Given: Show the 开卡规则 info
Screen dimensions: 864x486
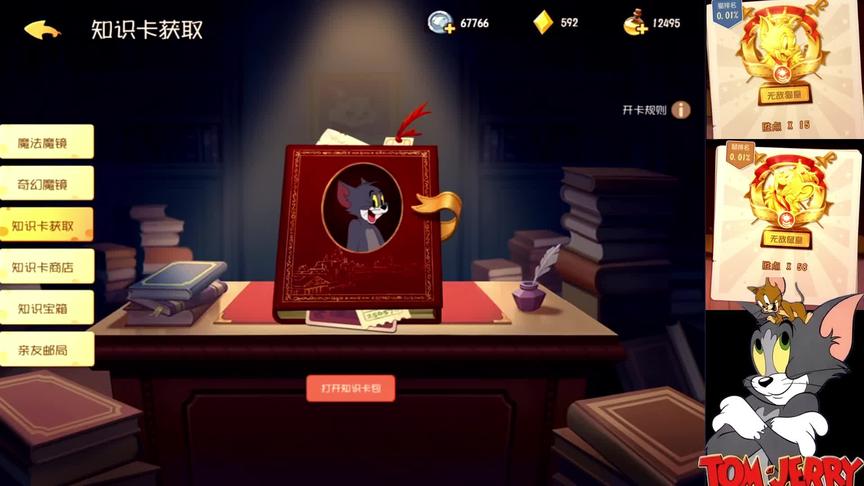Looking at the screenshot, I should click(681, 110).
